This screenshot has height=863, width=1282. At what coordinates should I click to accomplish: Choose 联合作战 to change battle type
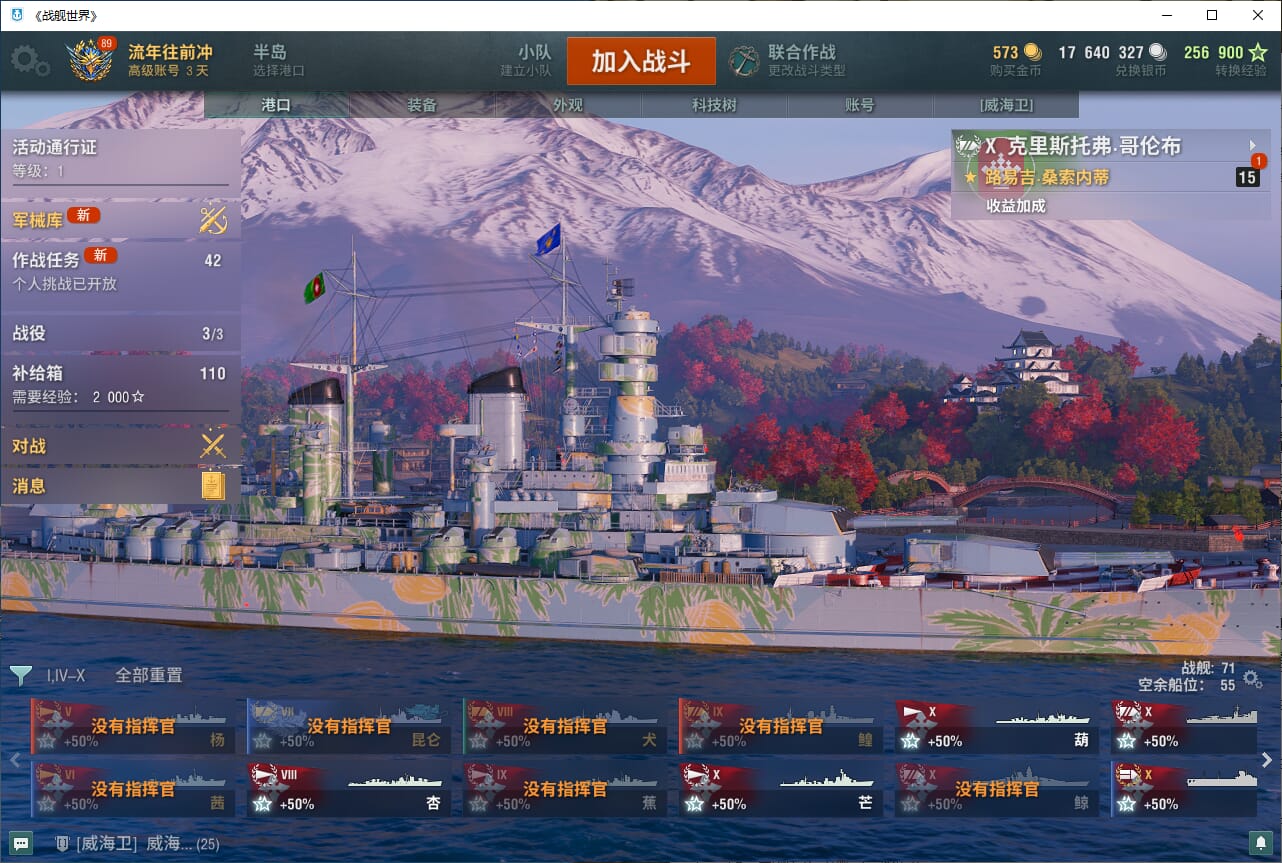coord(800,60)
